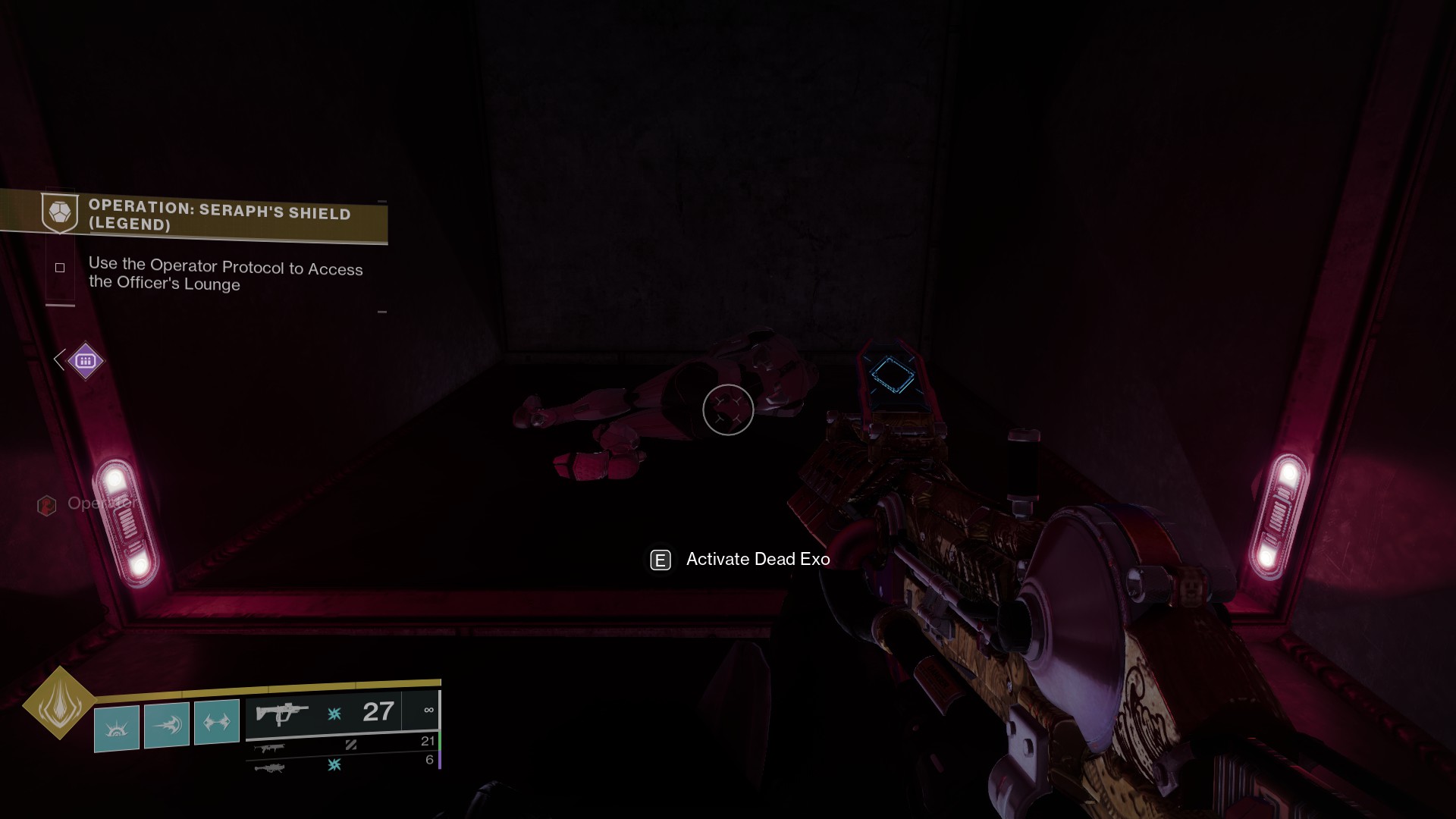Screen dimensions: 1456x819
Task: Collapse the quest tracker using the left chevron
Action: (58, 360)
